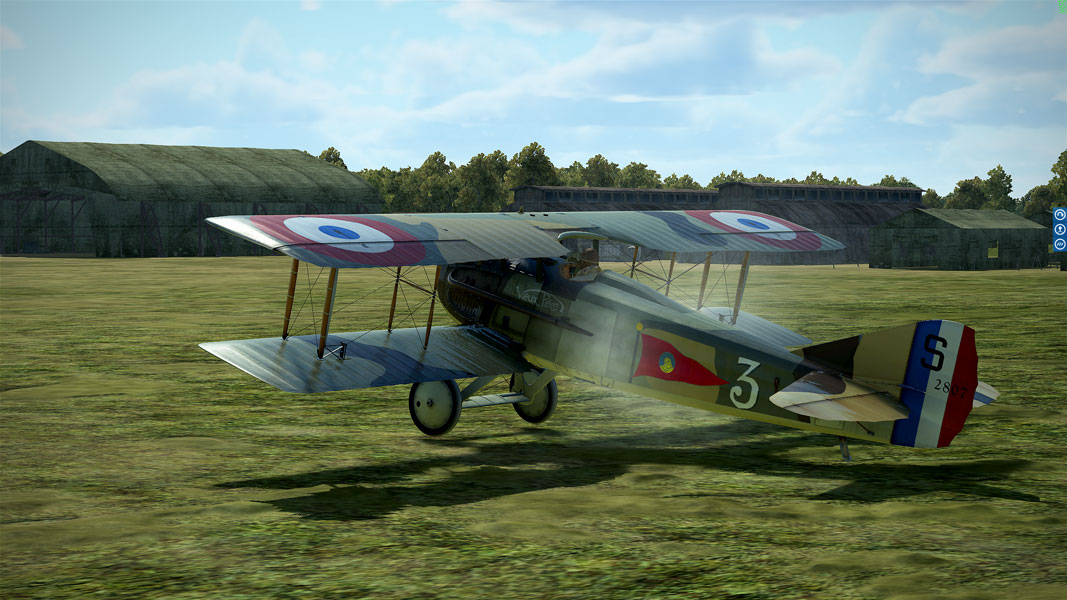This screenshot has height=600, width=1067.
Task: Click the gauge dial icon in the blue sidebar
Action: 1060,215
